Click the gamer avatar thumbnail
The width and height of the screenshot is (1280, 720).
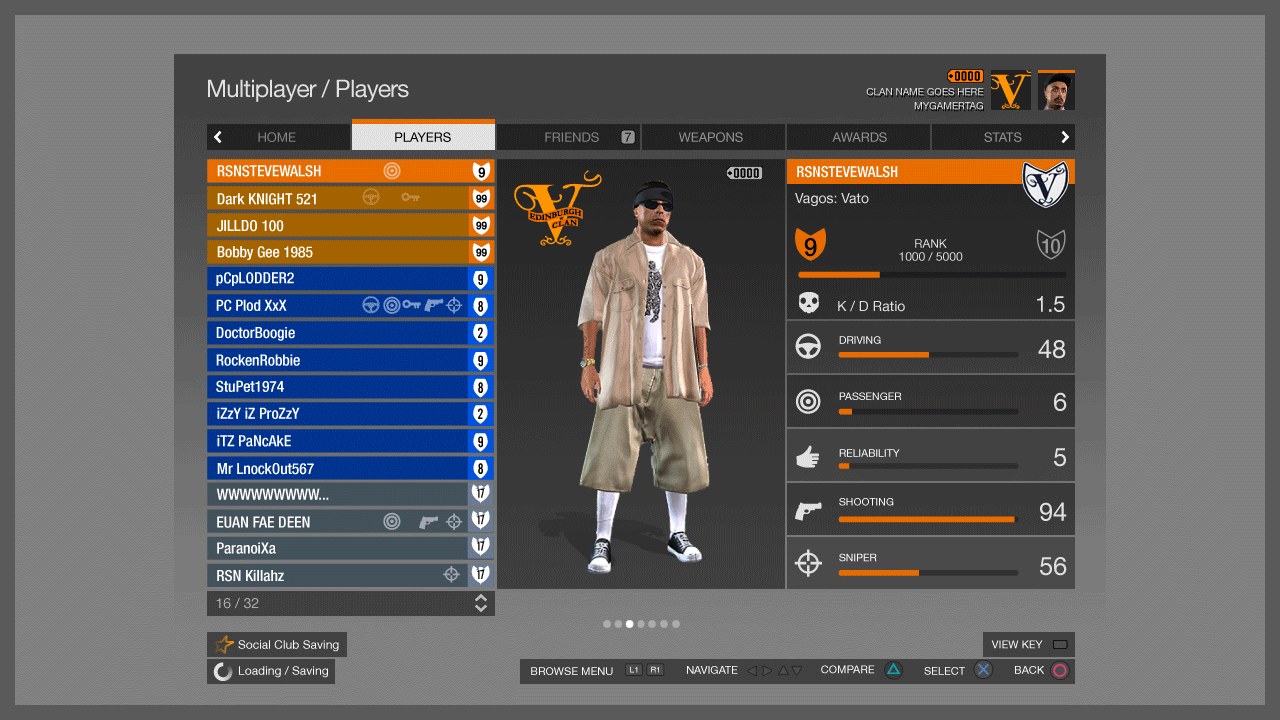pos(1056,91)
